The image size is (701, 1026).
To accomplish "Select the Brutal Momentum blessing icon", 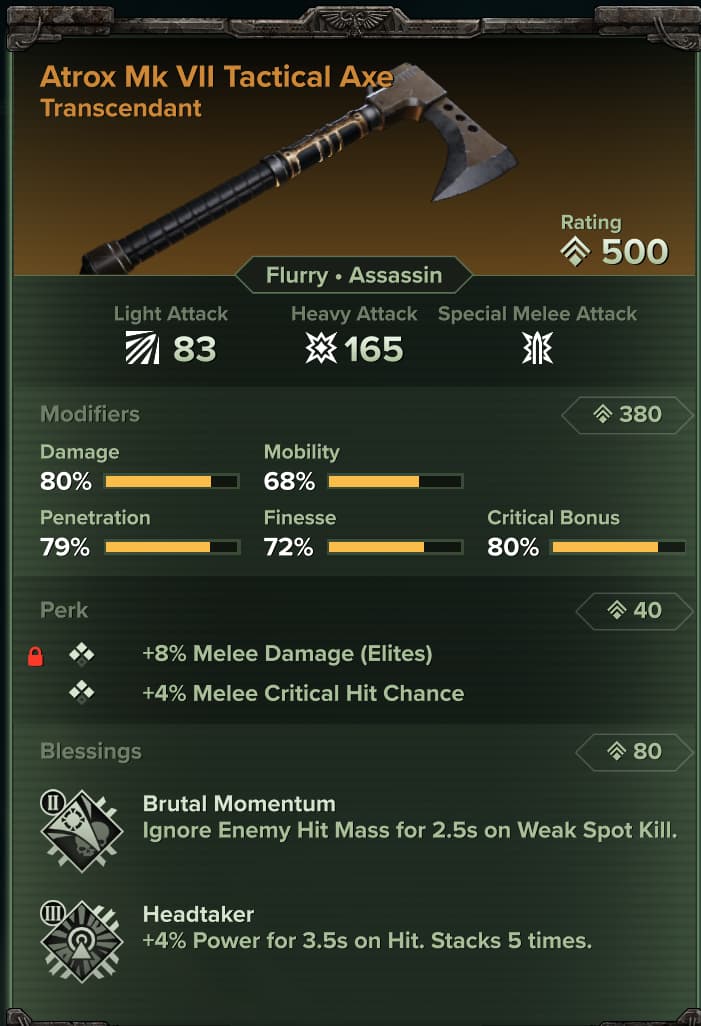I will point(81,830).
